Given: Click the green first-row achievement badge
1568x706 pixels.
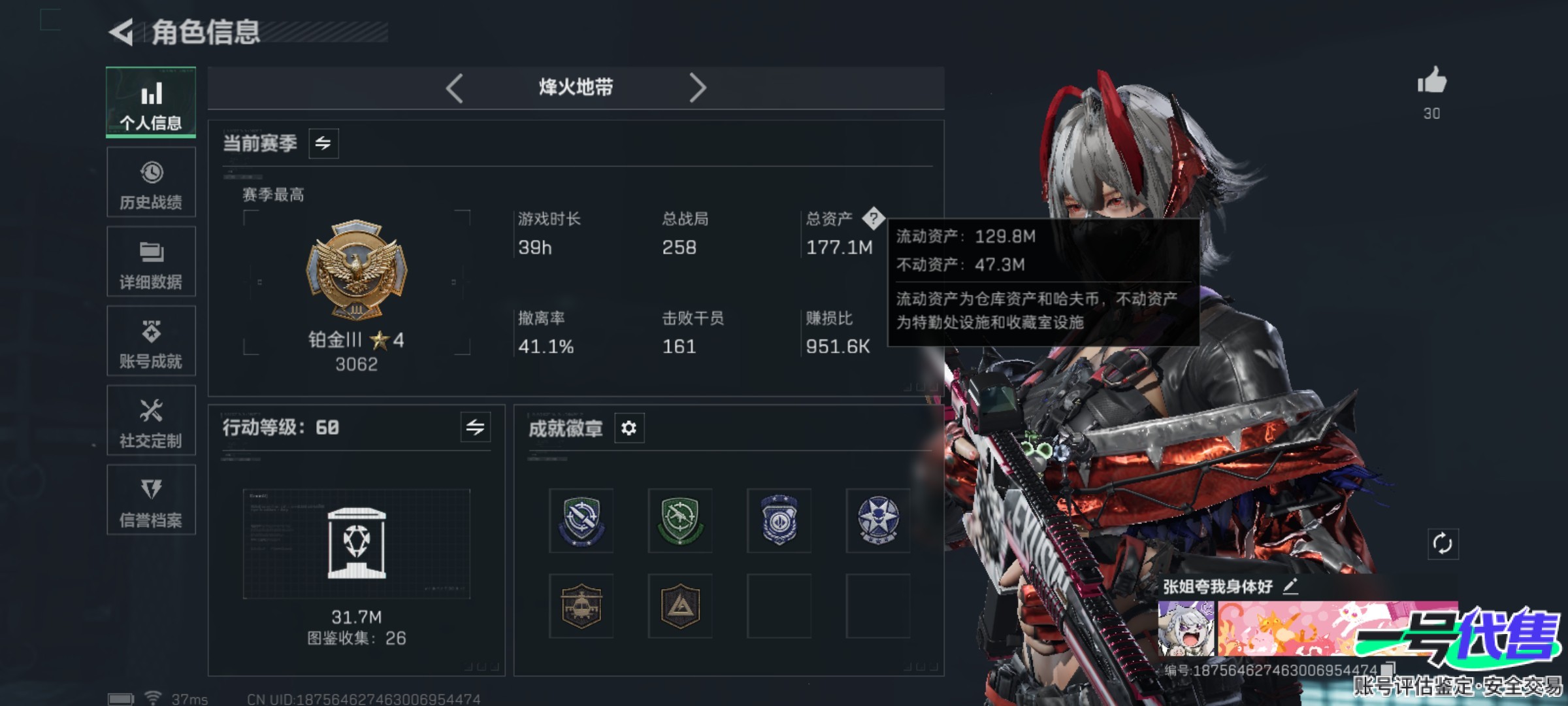Looking at the screenshot, I should [x=679, y=520].
